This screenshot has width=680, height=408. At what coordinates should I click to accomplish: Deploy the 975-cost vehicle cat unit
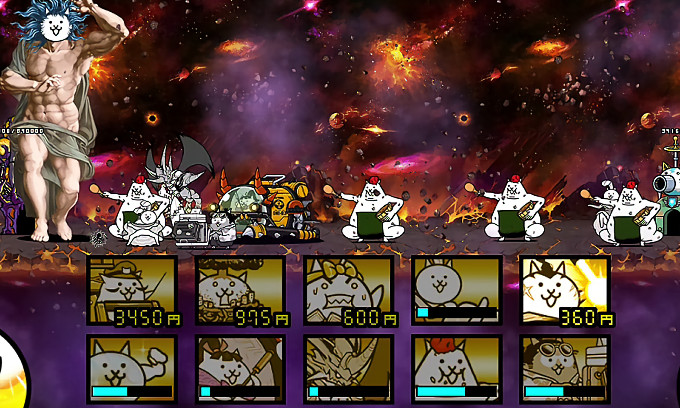click(x=240, y=290)
